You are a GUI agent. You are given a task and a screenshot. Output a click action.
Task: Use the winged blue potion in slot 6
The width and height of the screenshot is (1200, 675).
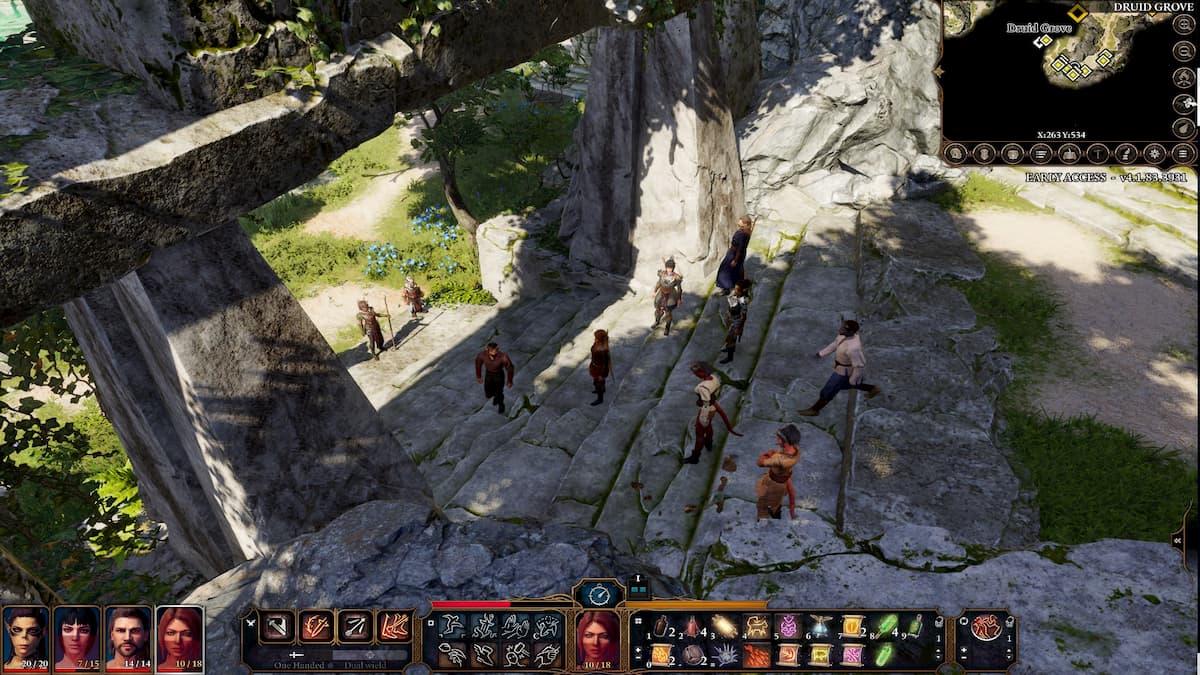pos(819,627)
